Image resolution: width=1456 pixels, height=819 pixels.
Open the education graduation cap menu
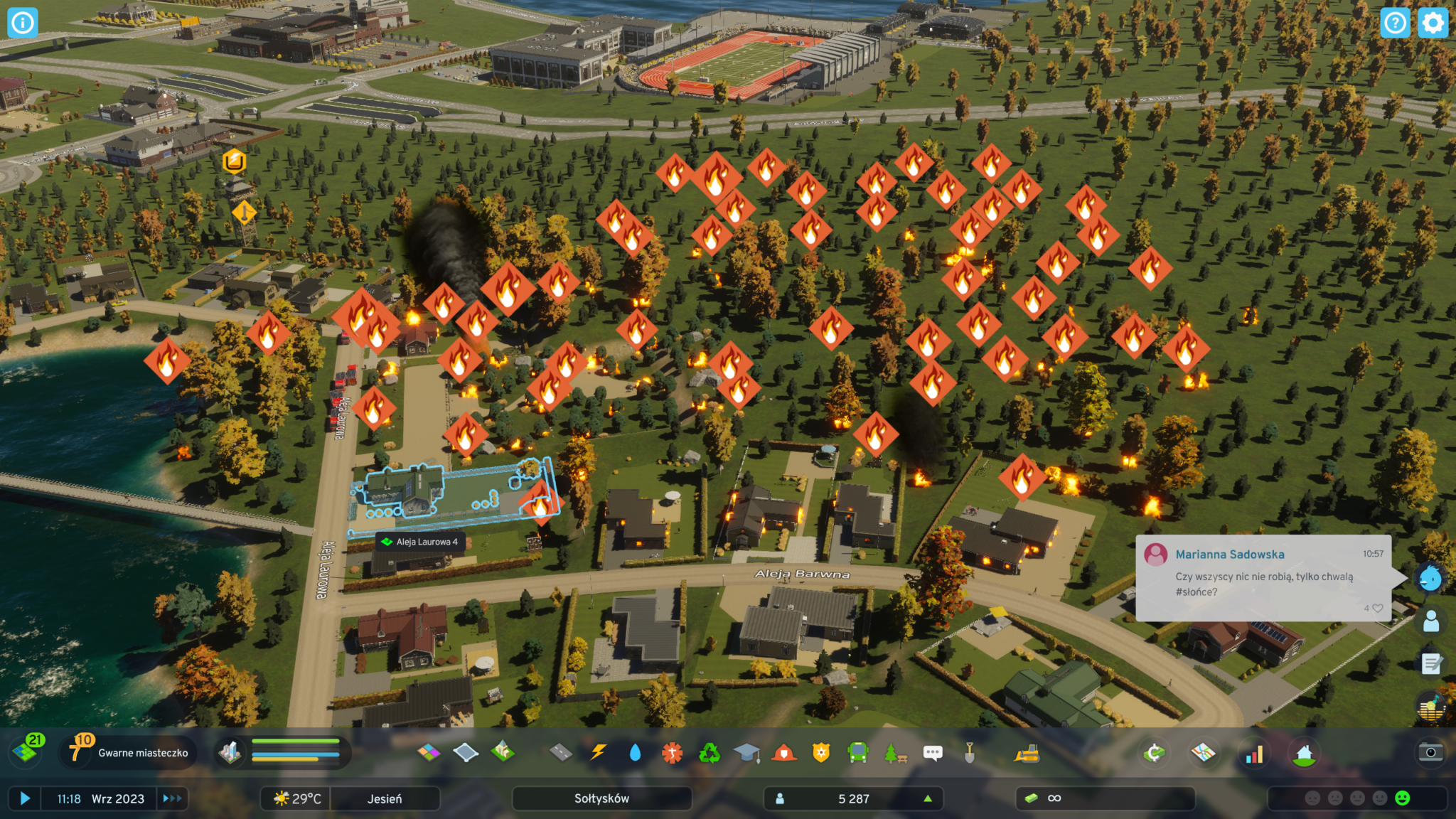[746, 752]
